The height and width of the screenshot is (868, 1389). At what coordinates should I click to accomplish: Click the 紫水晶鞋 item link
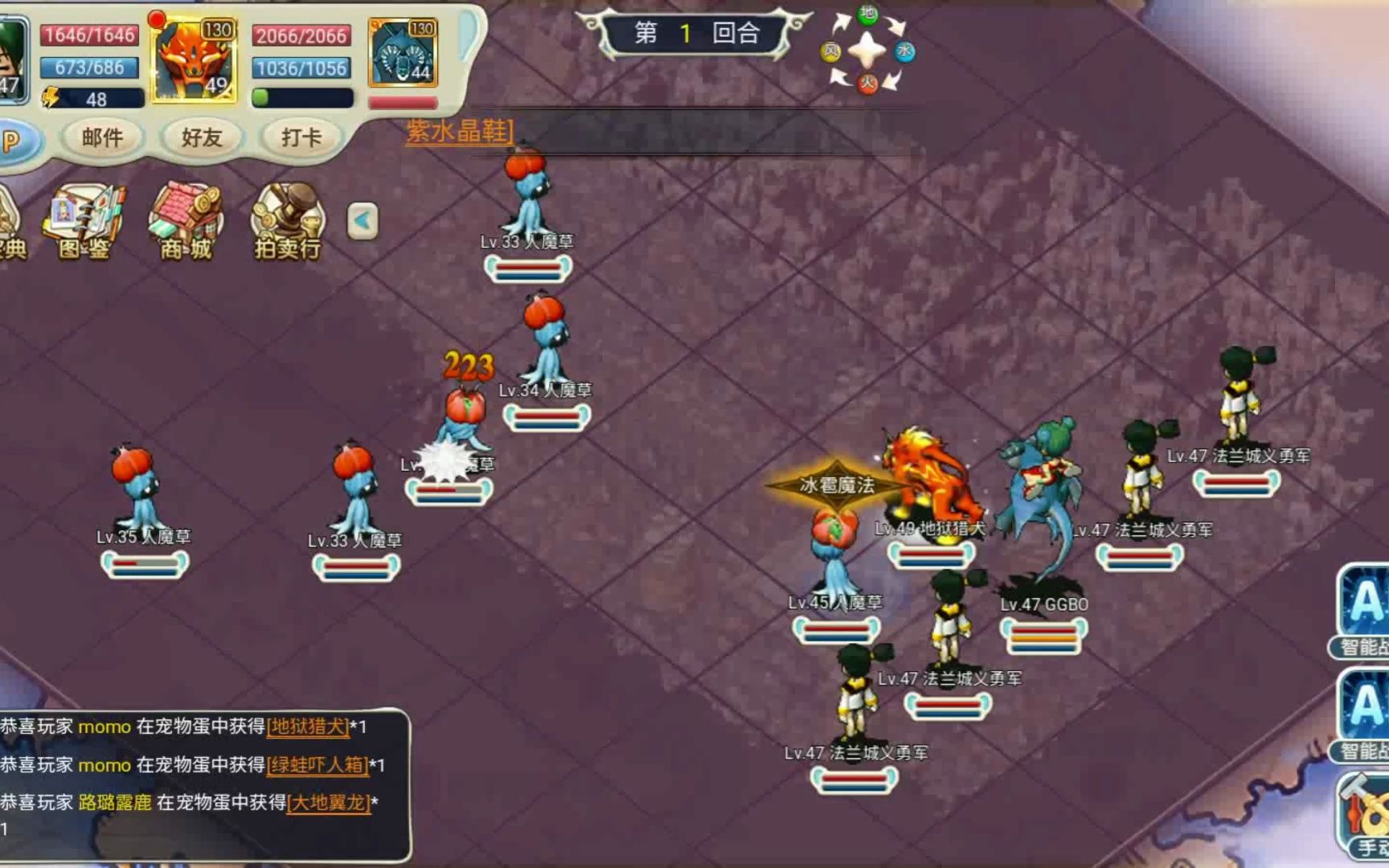pyautogui.click(x=459, y=131)
